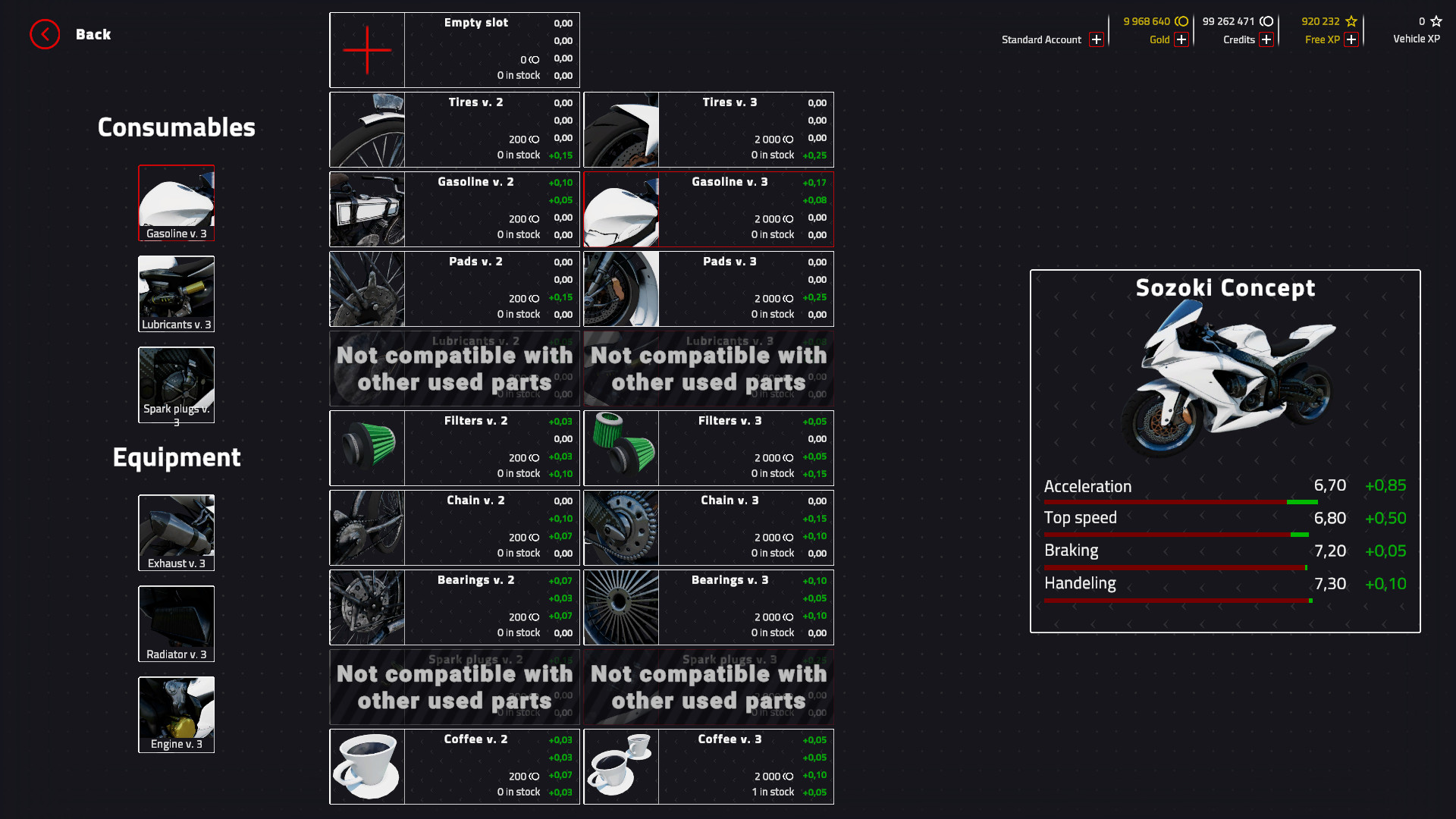Open the Empty slot crosshair
This screenshot has width=1456, height=819.
pos(367,49)
